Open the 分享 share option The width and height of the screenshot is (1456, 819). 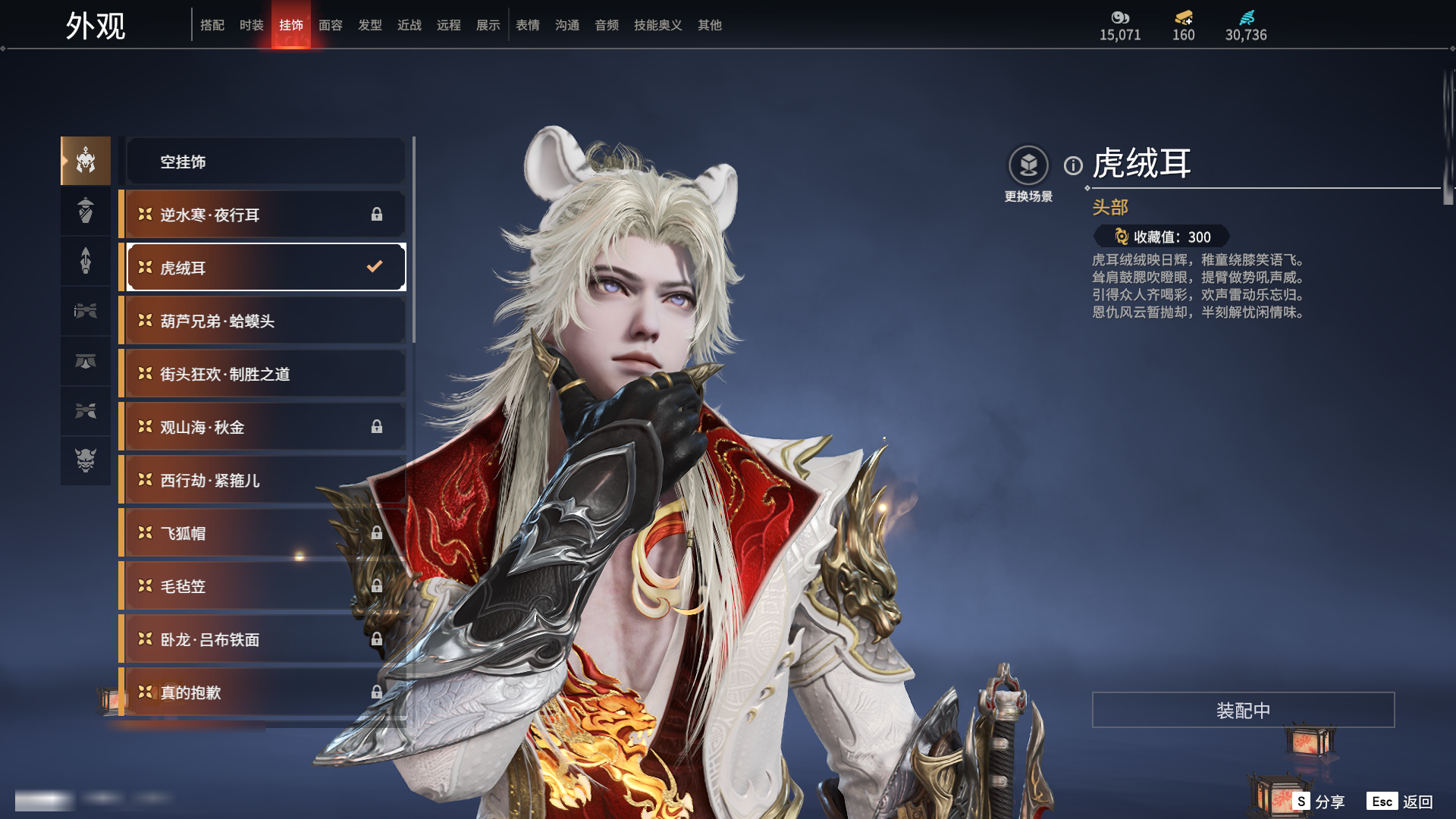pyautogui.click(x=1319, y=802)
